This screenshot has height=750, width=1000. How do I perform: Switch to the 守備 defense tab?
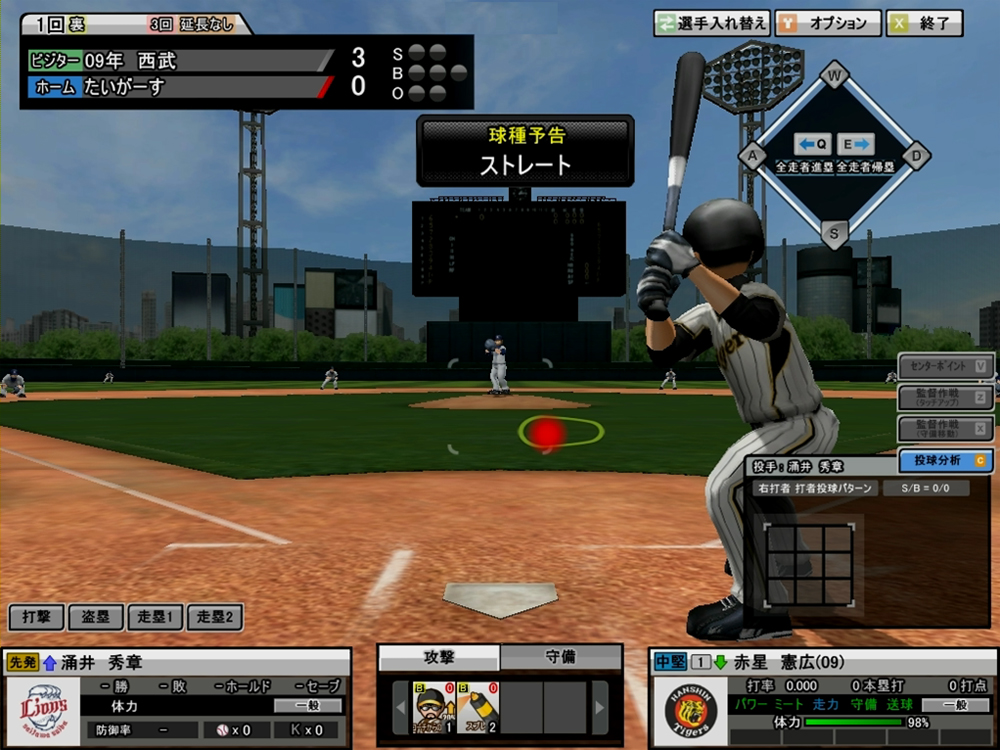(560, 657)
